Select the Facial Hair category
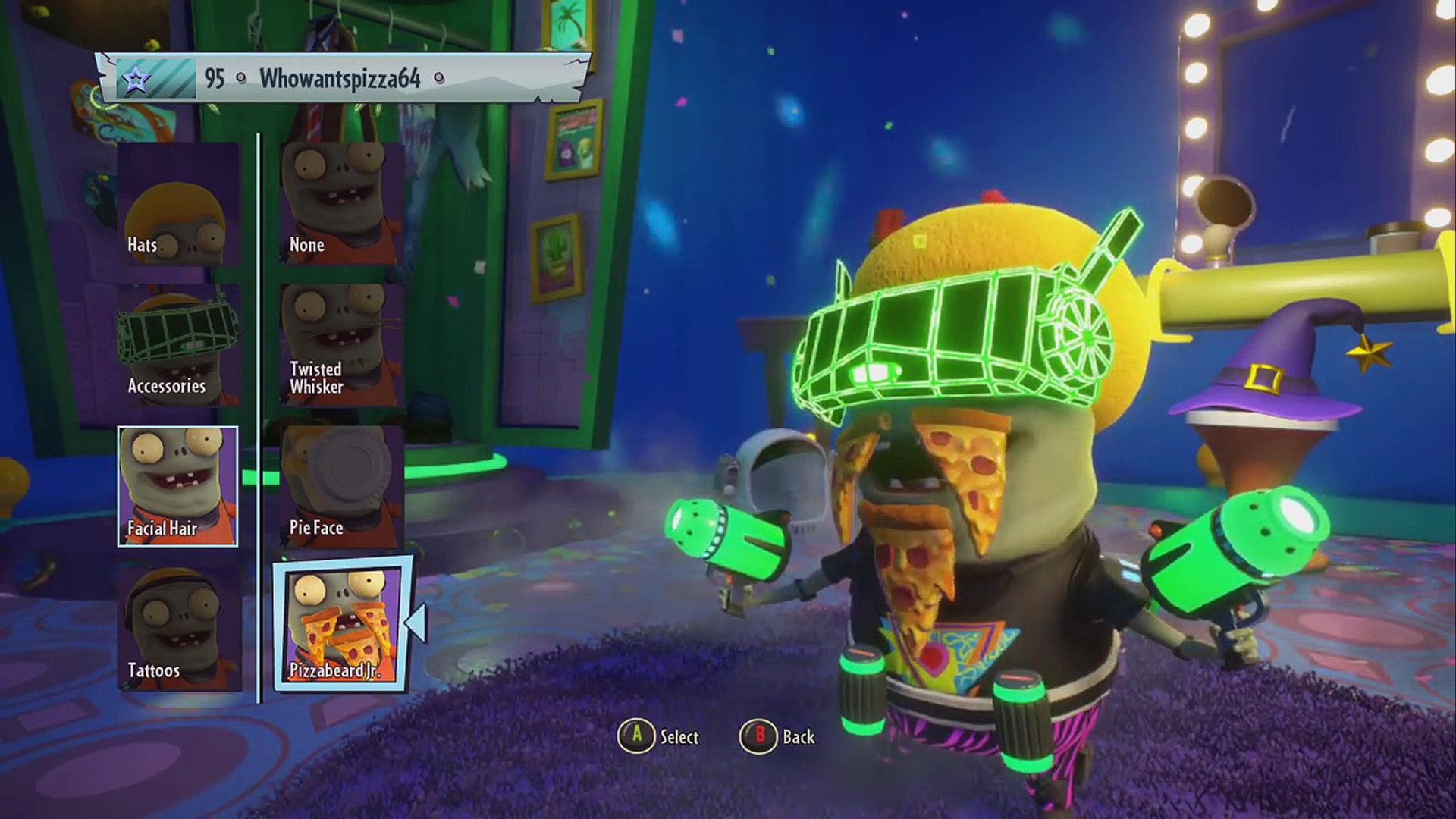The height and width of the screenshot is (819, 1456). point(178,486)
